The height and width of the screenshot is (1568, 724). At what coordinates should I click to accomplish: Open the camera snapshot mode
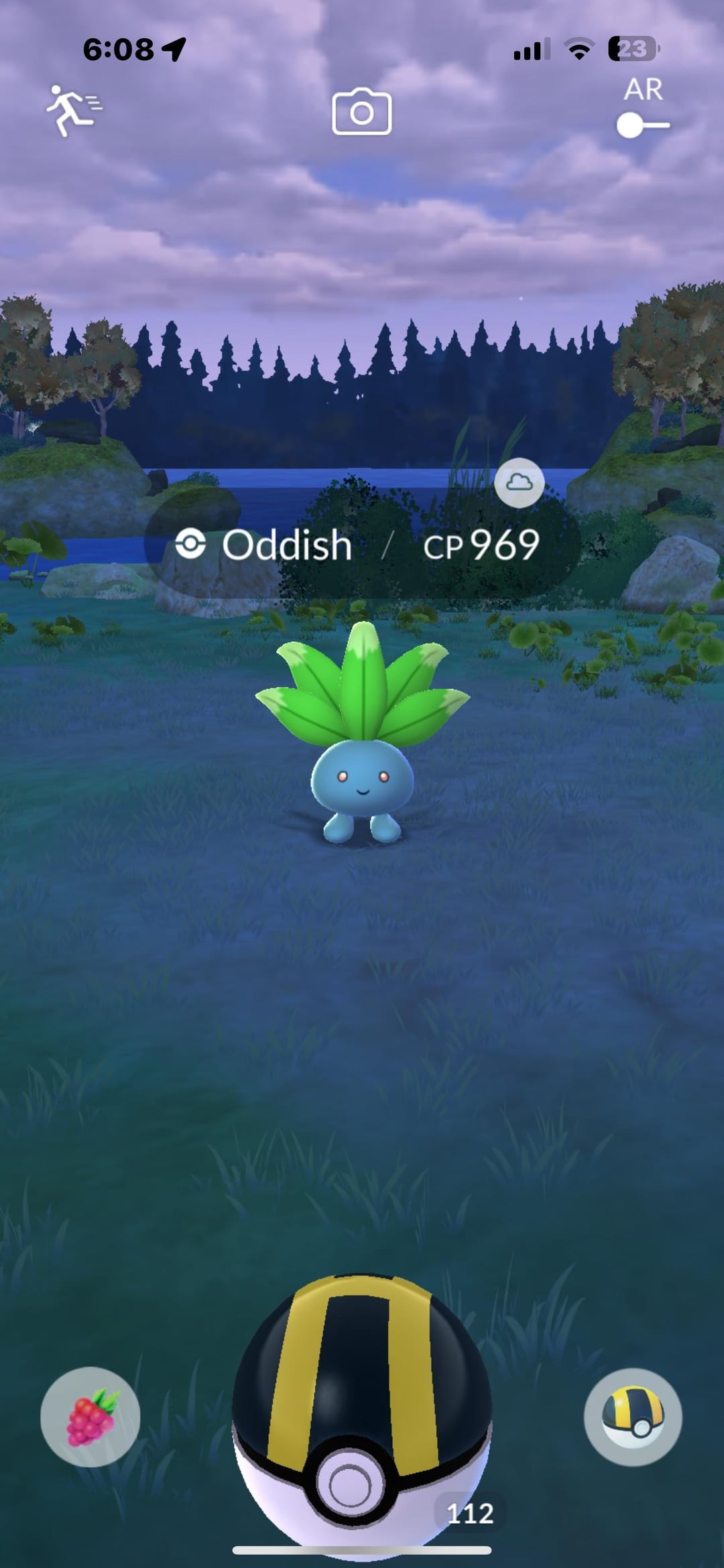[x=361, y=112]
